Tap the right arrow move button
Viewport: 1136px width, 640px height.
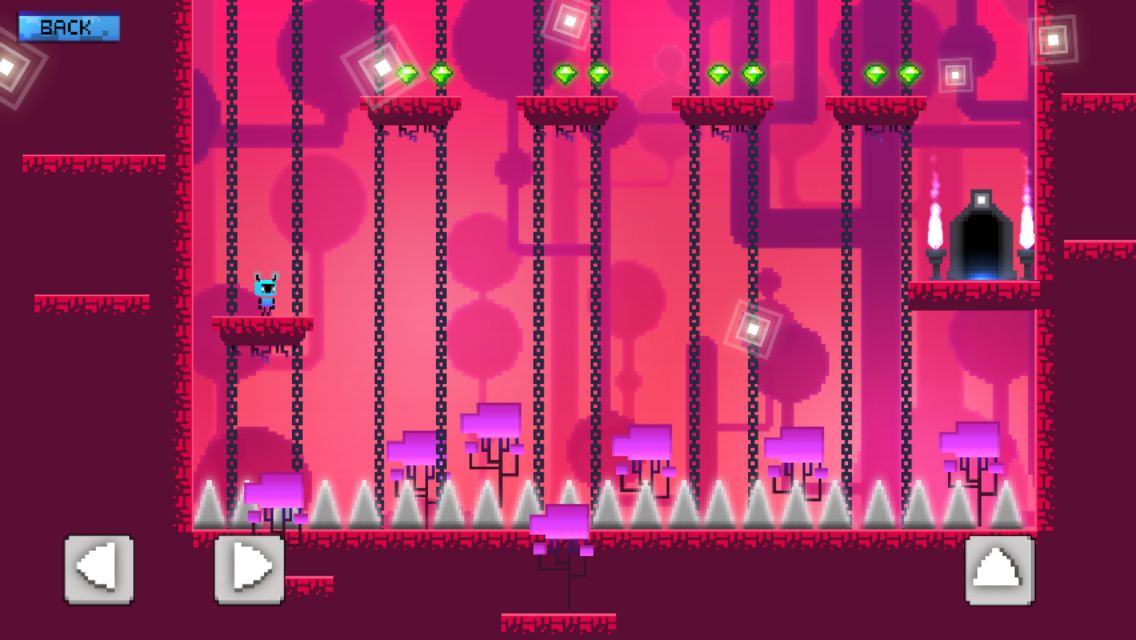pos(249,569)
